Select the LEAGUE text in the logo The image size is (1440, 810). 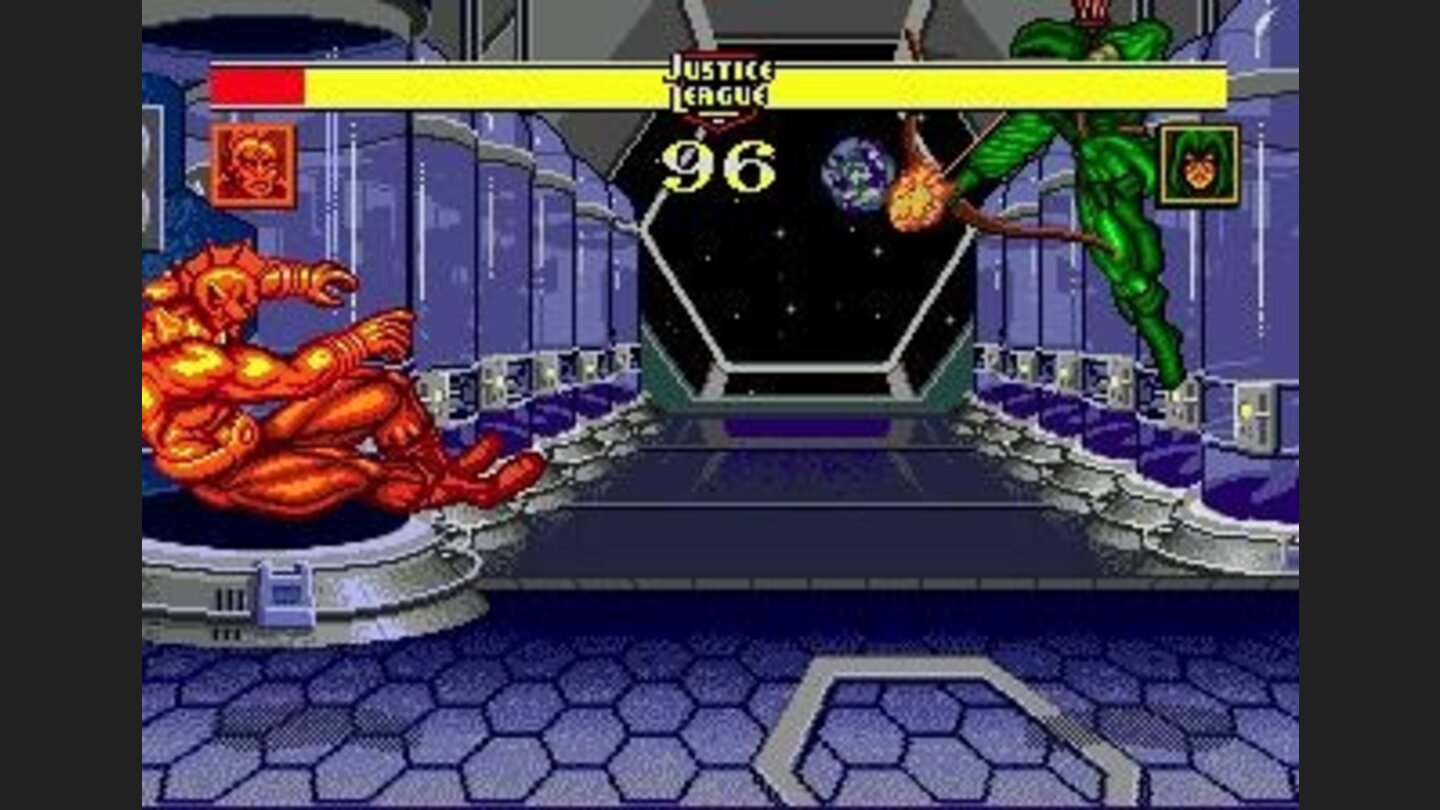coord(718,95)
